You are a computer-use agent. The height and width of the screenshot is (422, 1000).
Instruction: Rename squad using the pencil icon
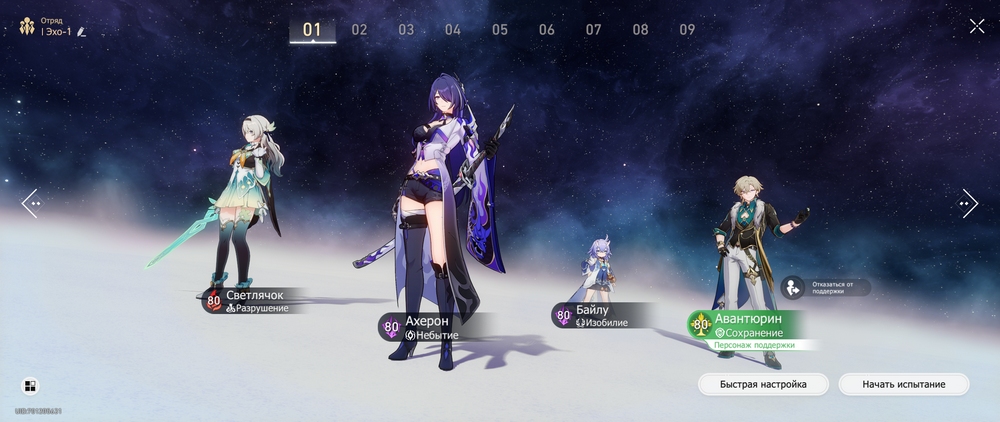81,33
